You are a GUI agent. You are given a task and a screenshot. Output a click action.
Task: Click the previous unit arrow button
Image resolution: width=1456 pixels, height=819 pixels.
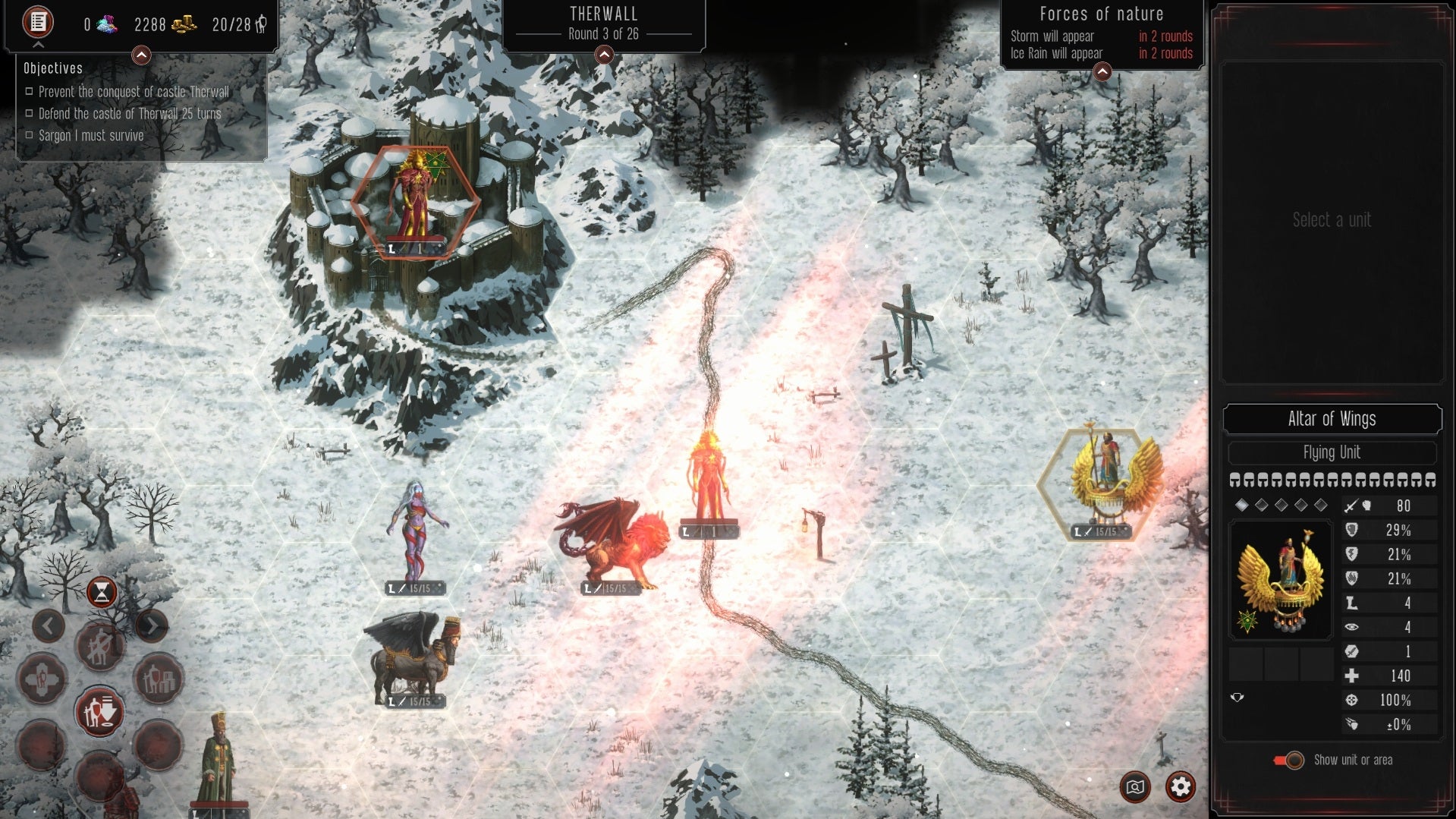tap(49, 625)
